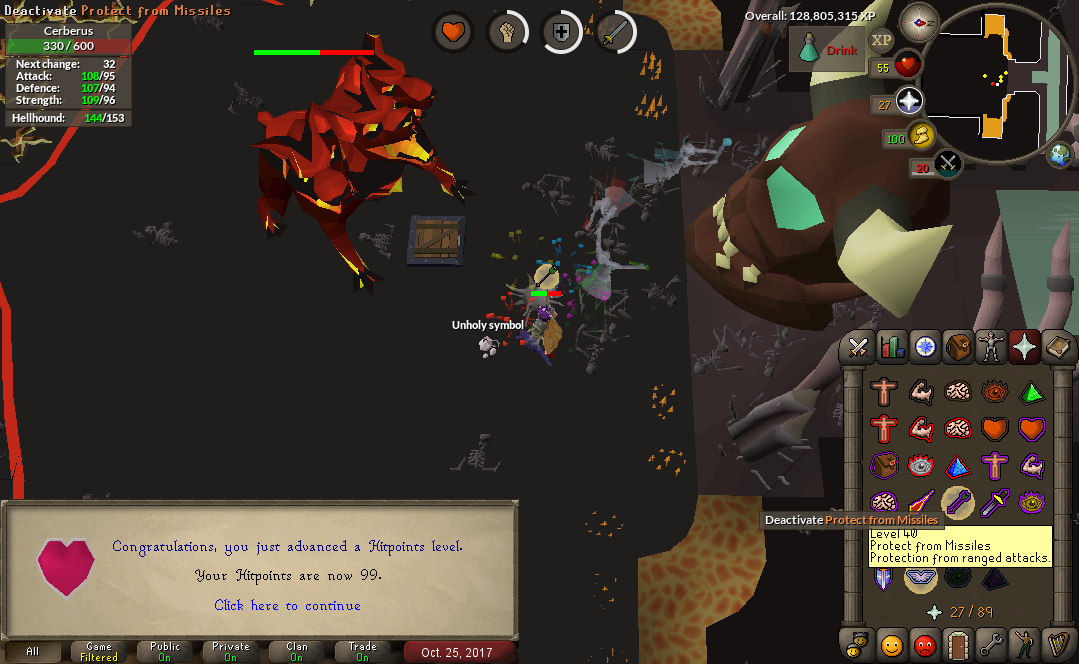Deactivate the Protect from Missiles prayer
Viewport: 1079px width, 664px height.
(x=958, y=502)
